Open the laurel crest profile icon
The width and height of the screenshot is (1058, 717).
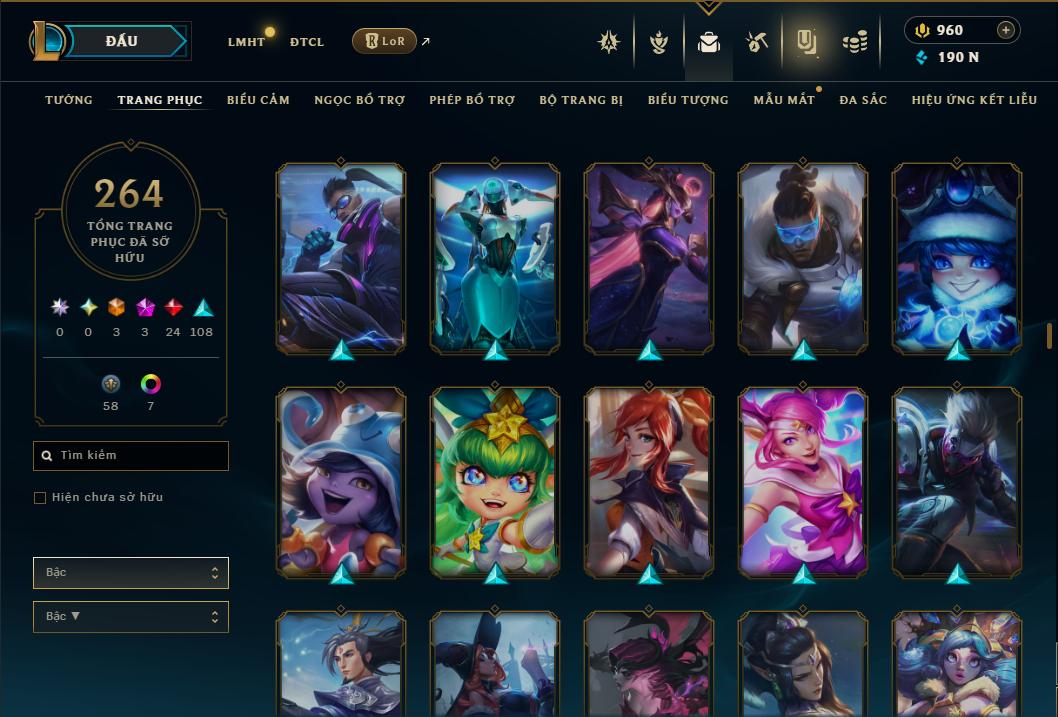658,42
